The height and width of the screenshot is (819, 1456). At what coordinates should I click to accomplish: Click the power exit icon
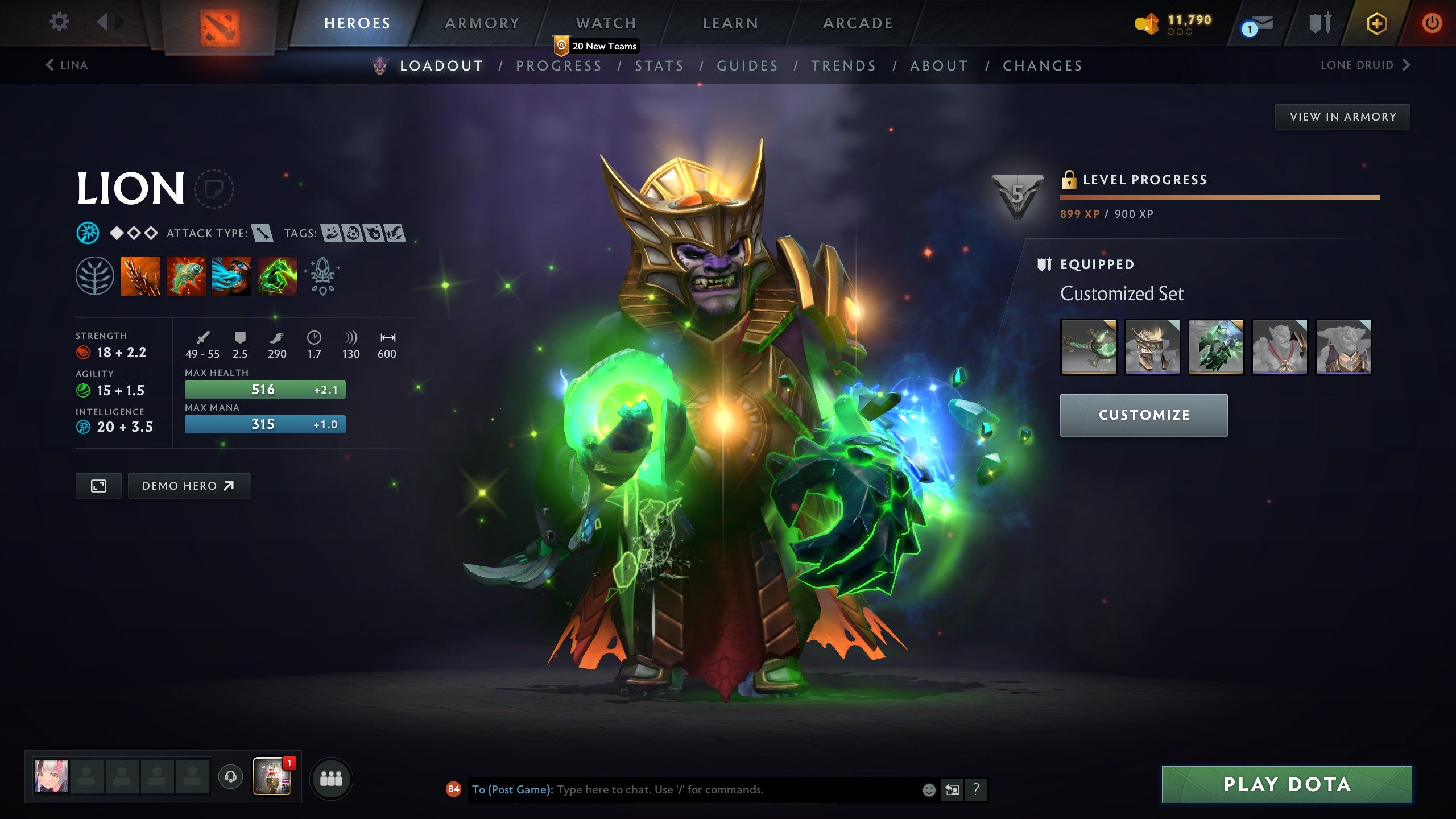coord(1433,23)
